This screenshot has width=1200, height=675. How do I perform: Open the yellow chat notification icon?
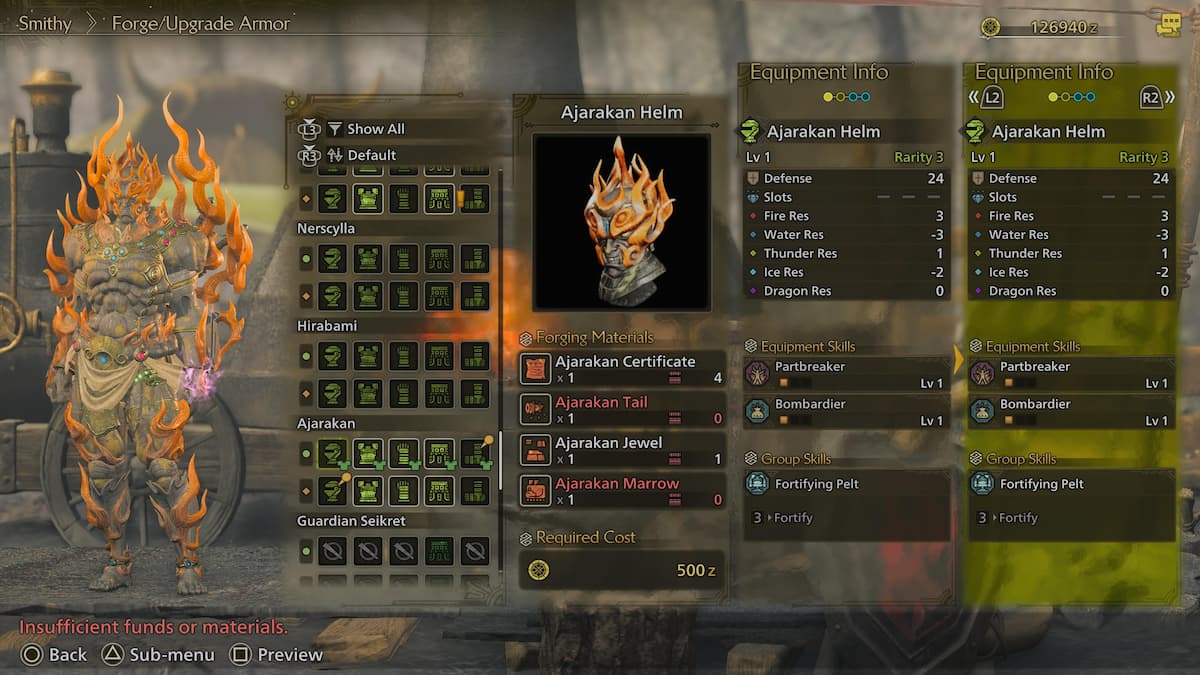pyautogui.click(x=1168, y=26)
